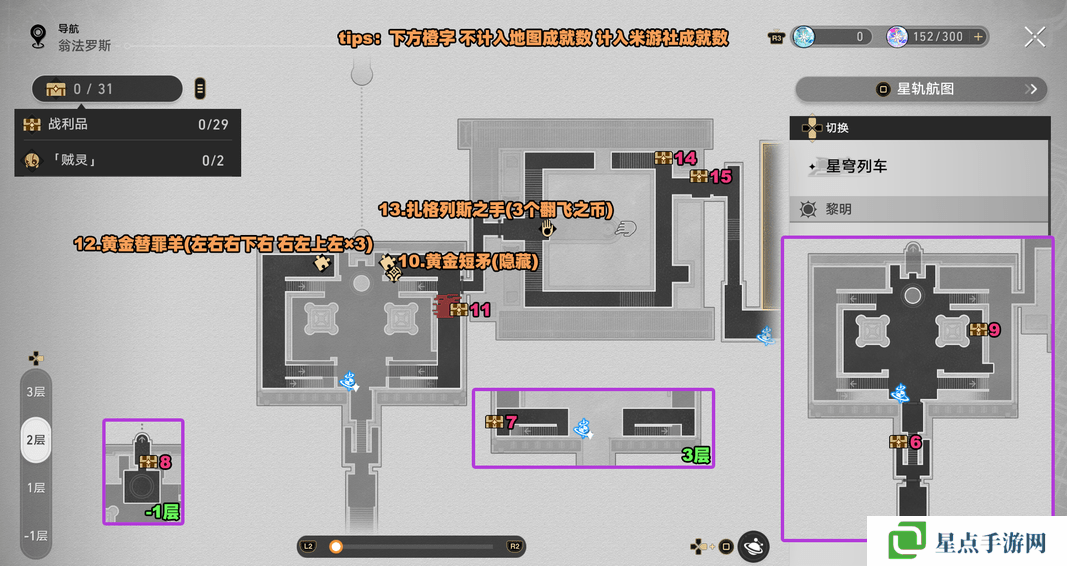Click the space anchor near chest 7

[x=582, y=429]
